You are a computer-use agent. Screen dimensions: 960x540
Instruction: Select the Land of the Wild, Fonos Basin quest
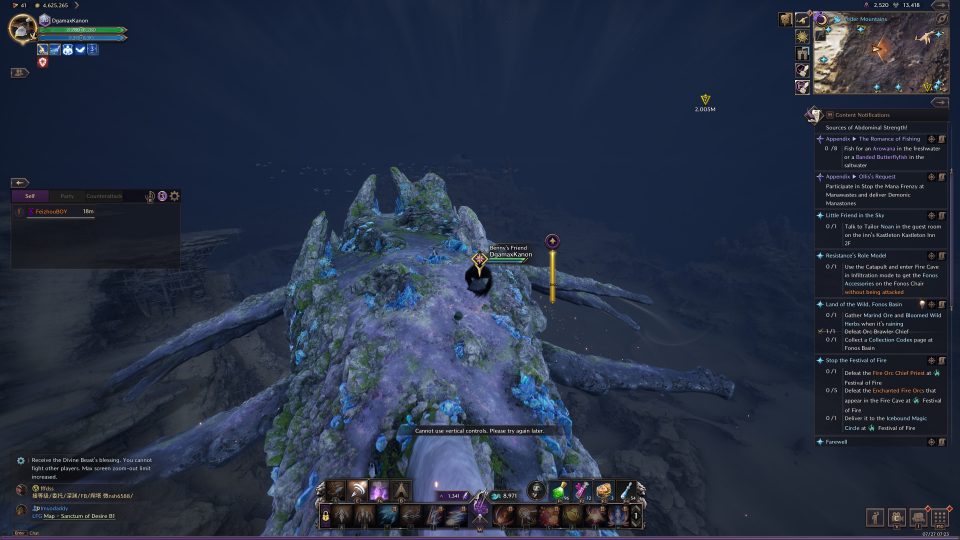(x=865, y=304)
